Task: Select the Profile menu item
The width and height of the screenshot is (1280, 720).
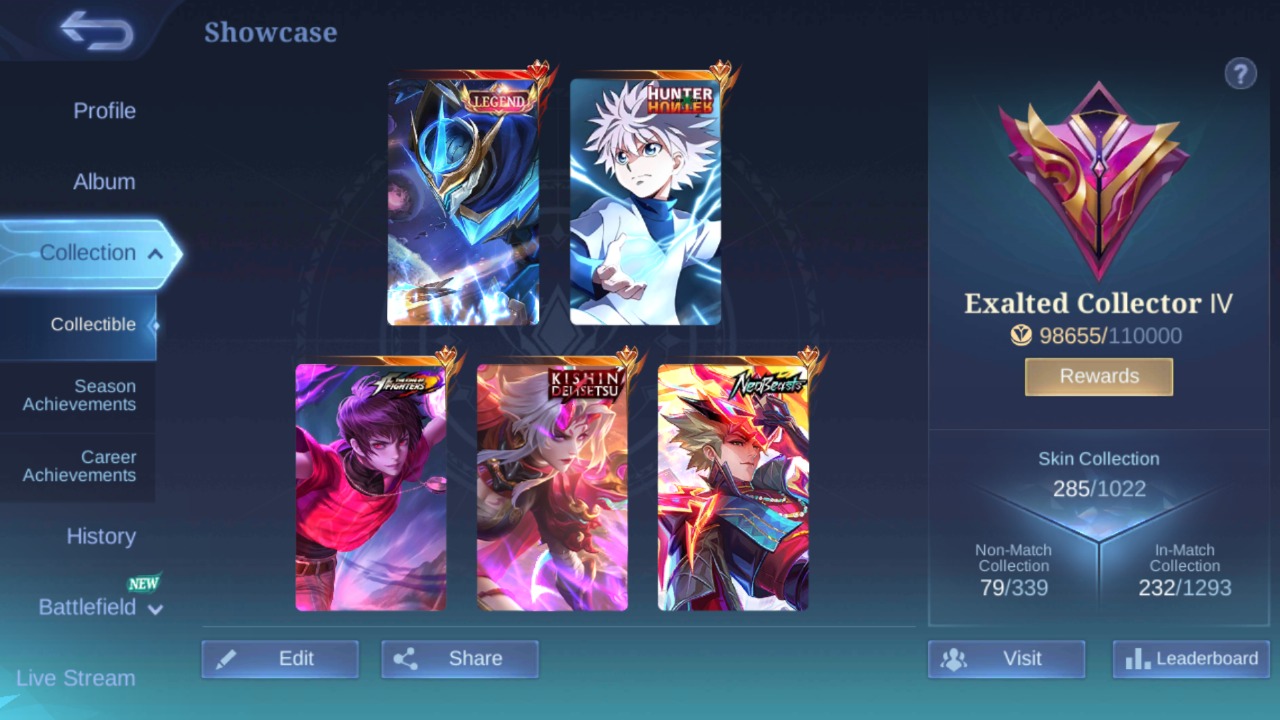Action: [104, 111]
